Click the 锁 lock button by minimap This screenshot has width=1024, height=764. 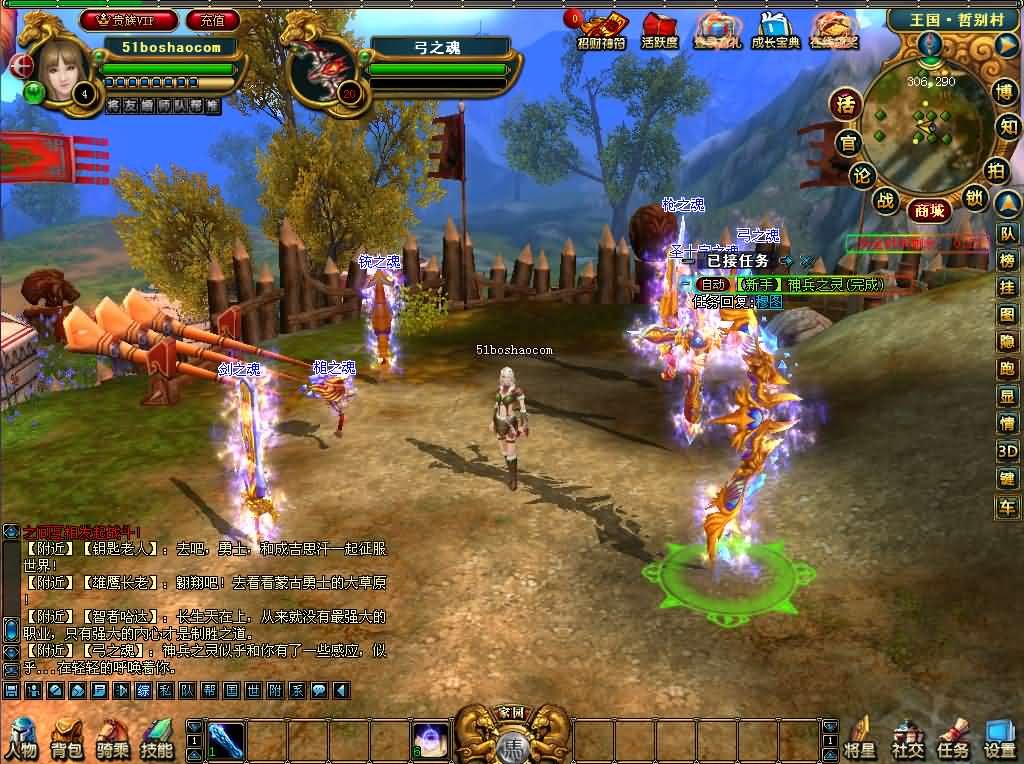(975, 199)
